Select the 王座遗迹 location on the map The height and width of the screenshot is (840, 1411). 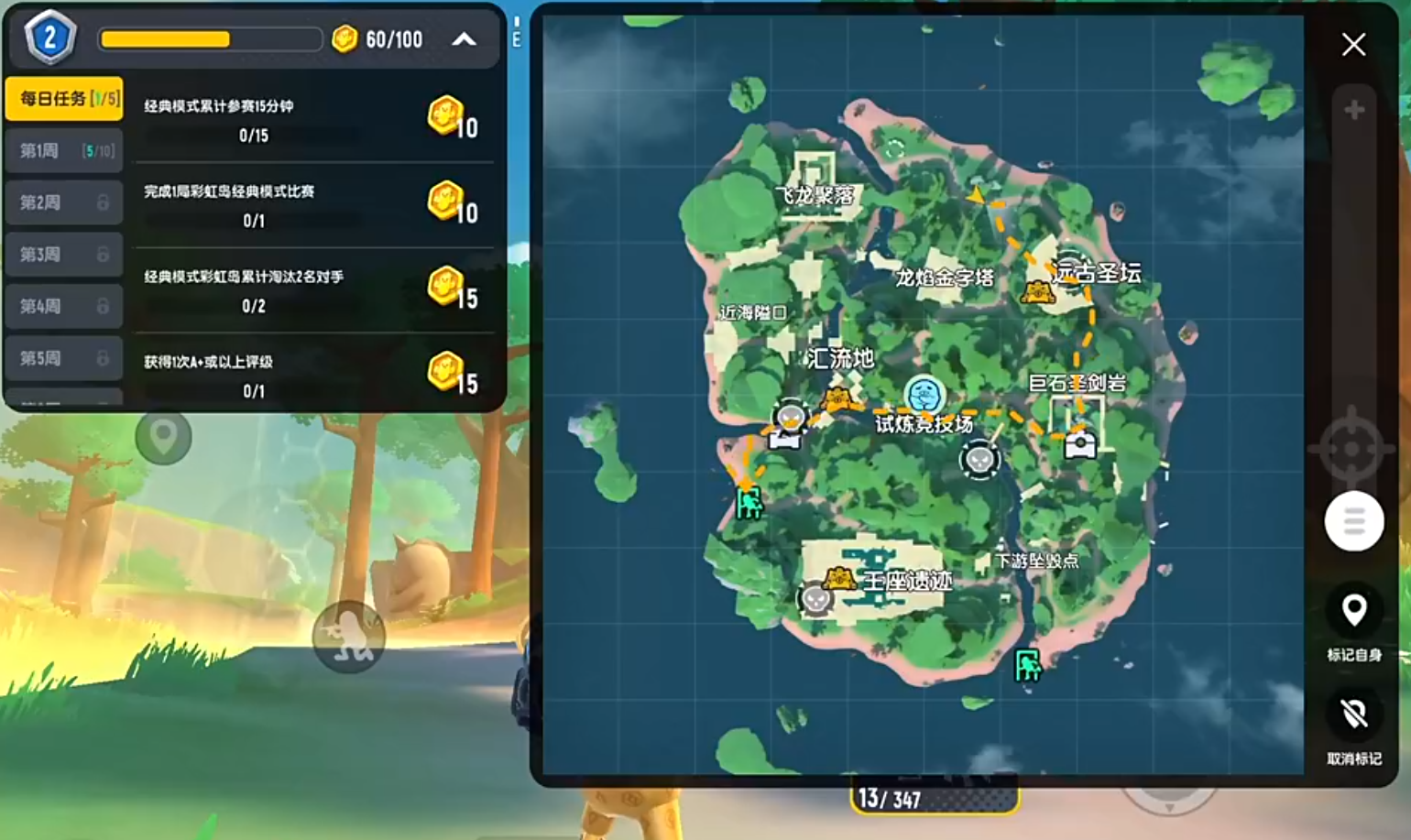(x=907, y=580)
